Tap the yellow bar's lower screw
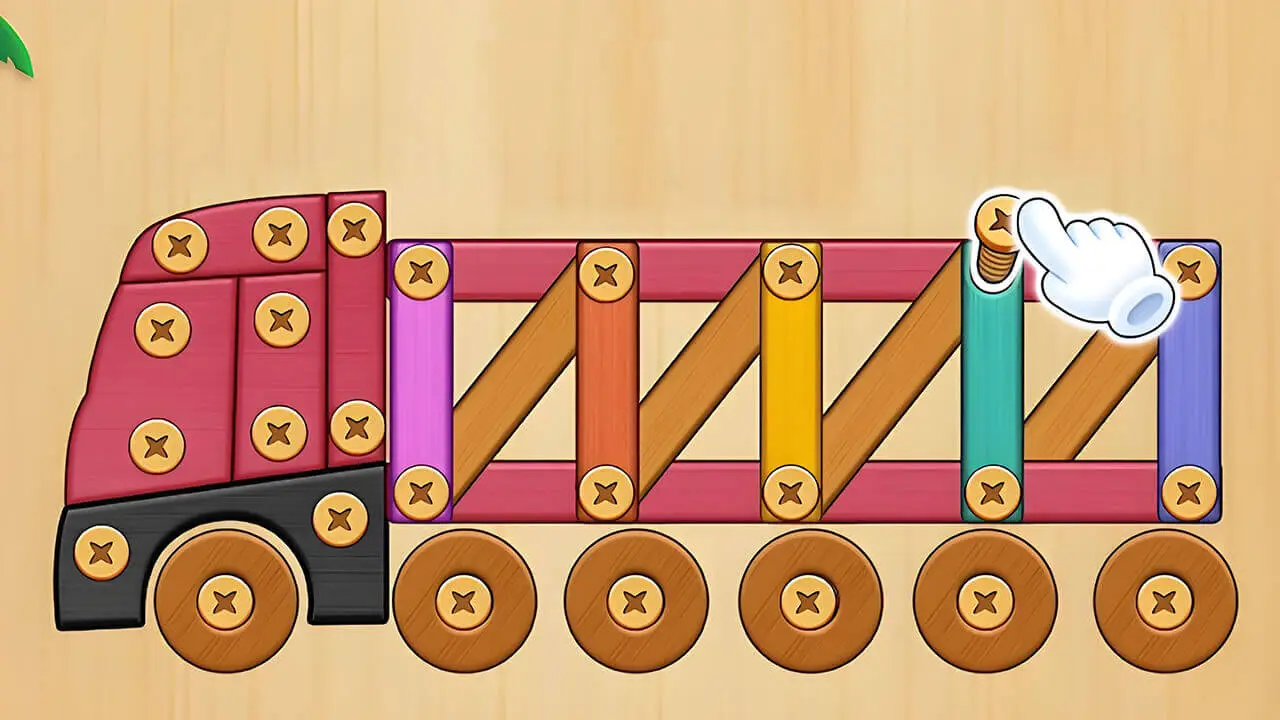This screenshot has width=1280, height=720. click(790, 493)
